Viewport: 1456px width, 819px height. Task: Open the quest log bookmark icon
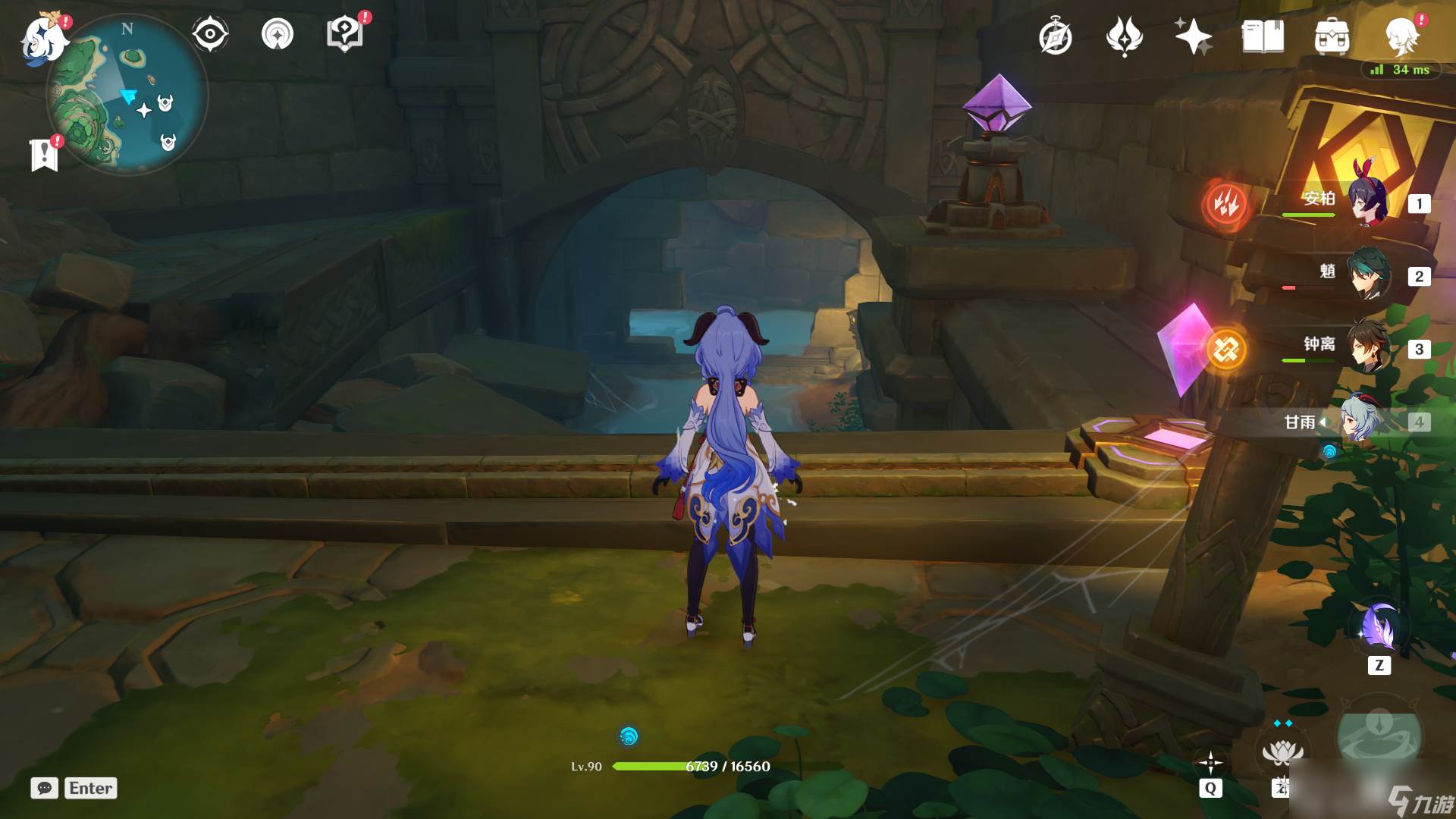[45, 155]
